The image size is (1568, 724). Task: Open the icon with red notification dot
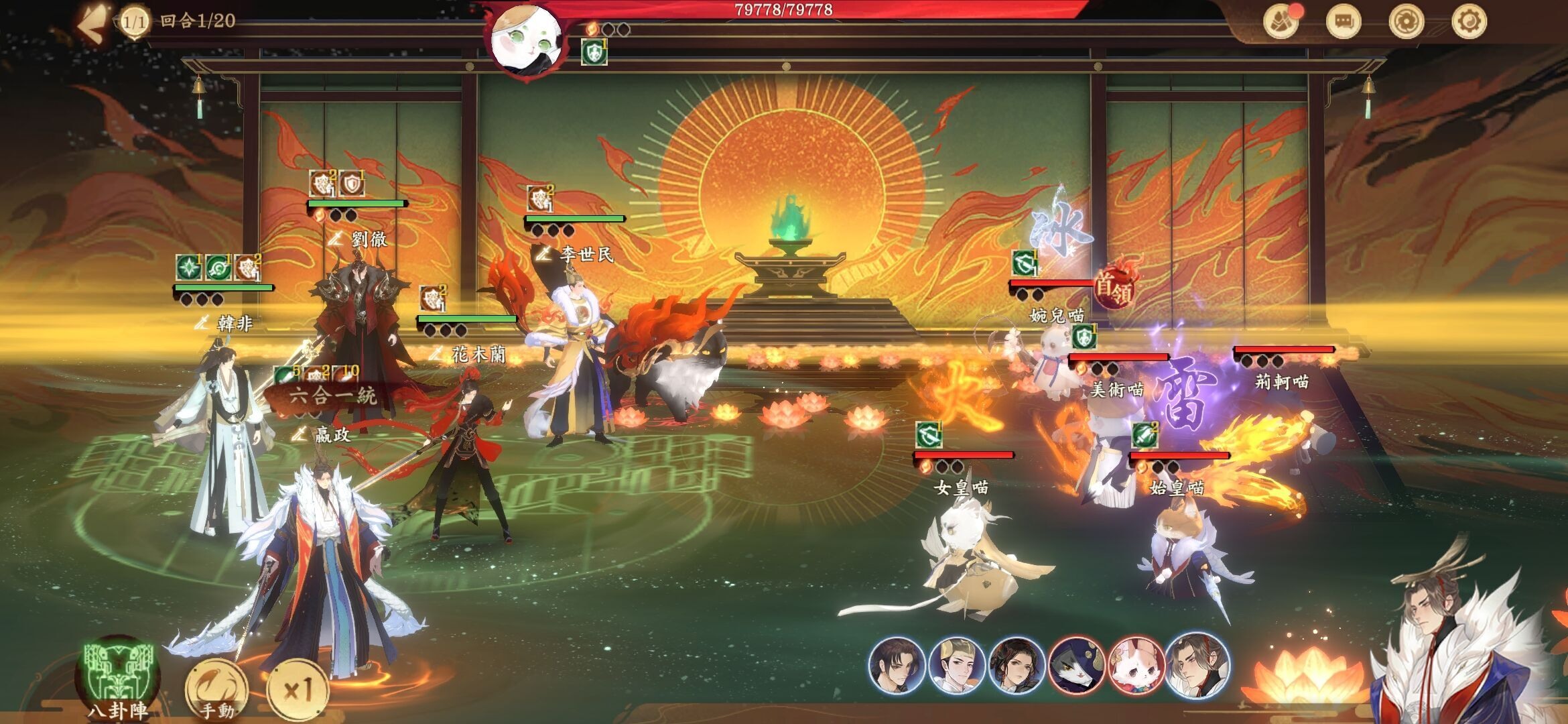click(x=1281, y=21)
